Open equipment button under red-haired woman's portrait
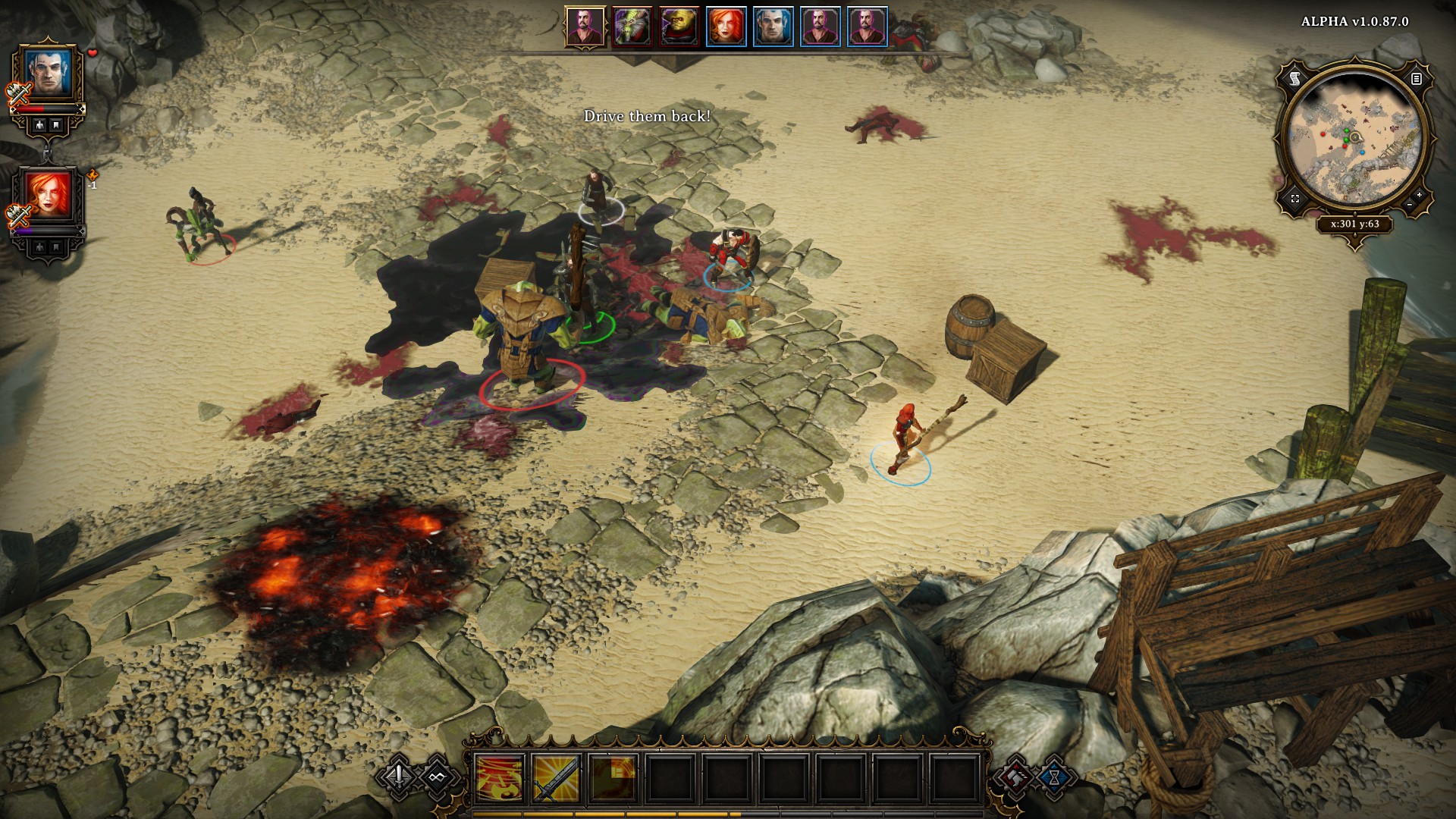This screenshot has width=1456, height=819. [x=39, y=247]
